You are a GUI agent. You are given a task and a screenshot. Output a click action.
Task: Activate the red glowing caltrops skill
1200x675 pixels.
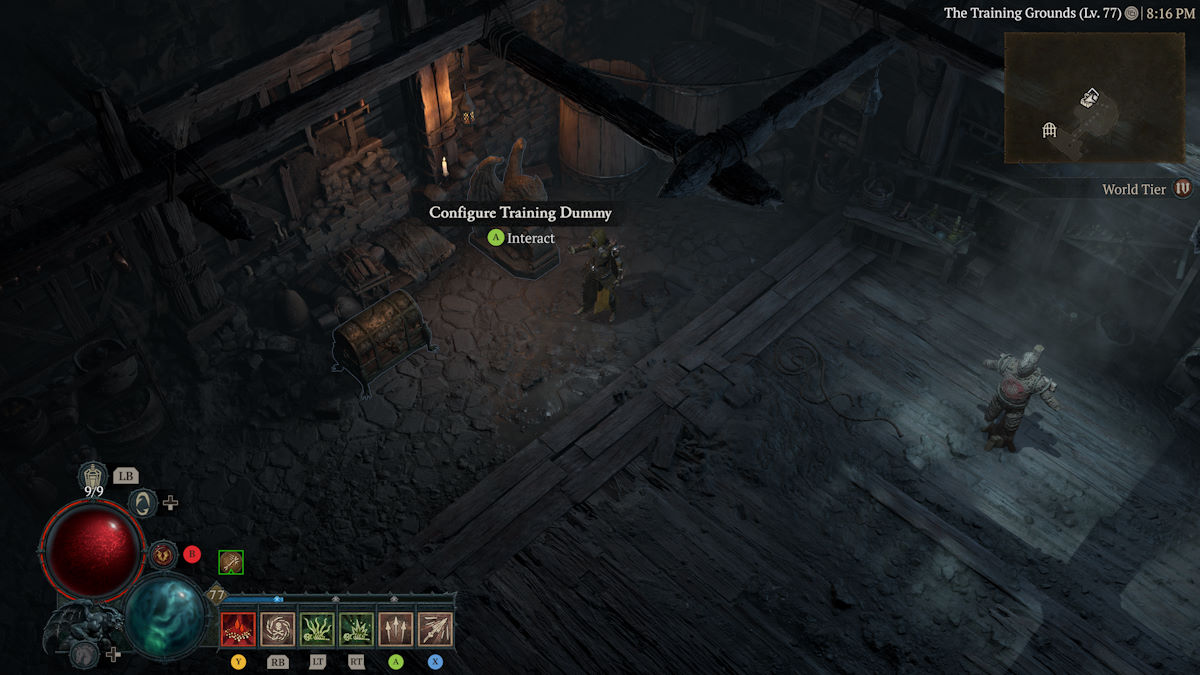[x=238, y=630]
